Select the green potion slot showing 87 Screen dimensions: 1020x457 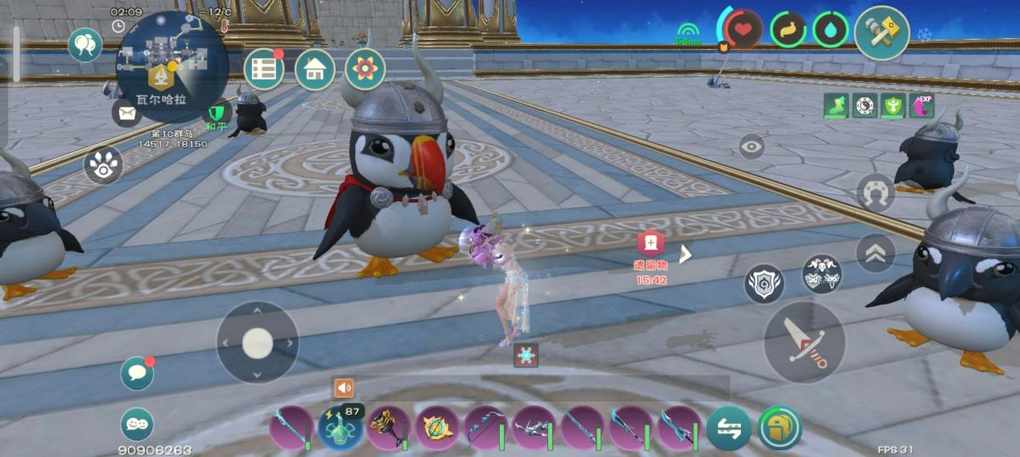click(341, 427)
